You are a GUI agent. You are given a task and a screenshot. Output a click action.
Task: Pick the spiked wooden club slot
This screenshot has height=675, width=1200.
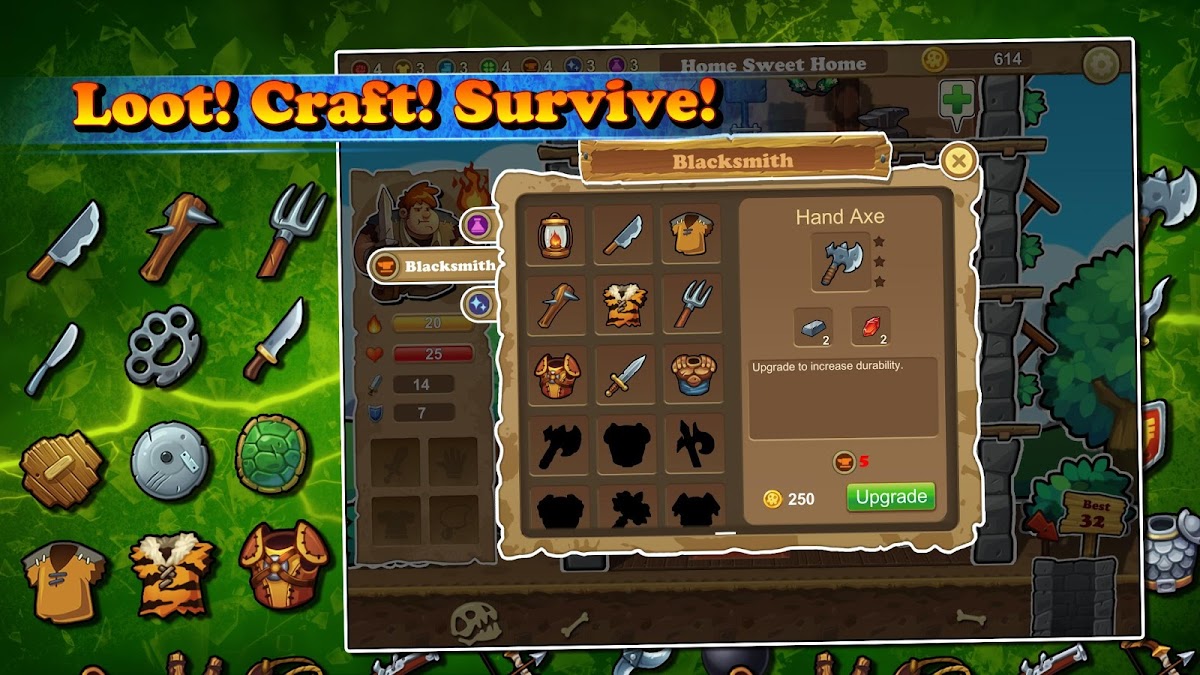[556, 305]
